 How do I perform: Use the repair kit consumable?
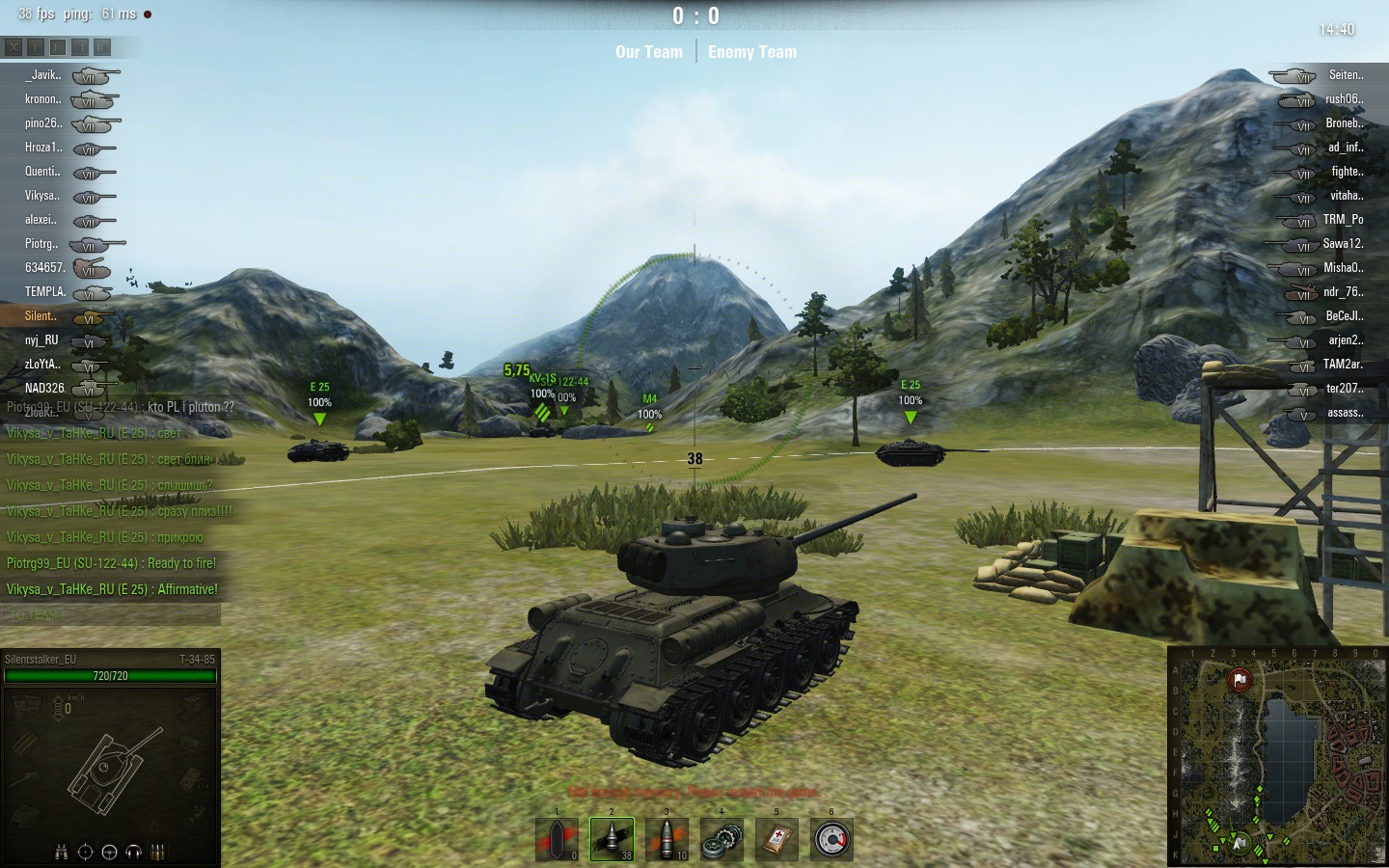(x=722, y=839)
